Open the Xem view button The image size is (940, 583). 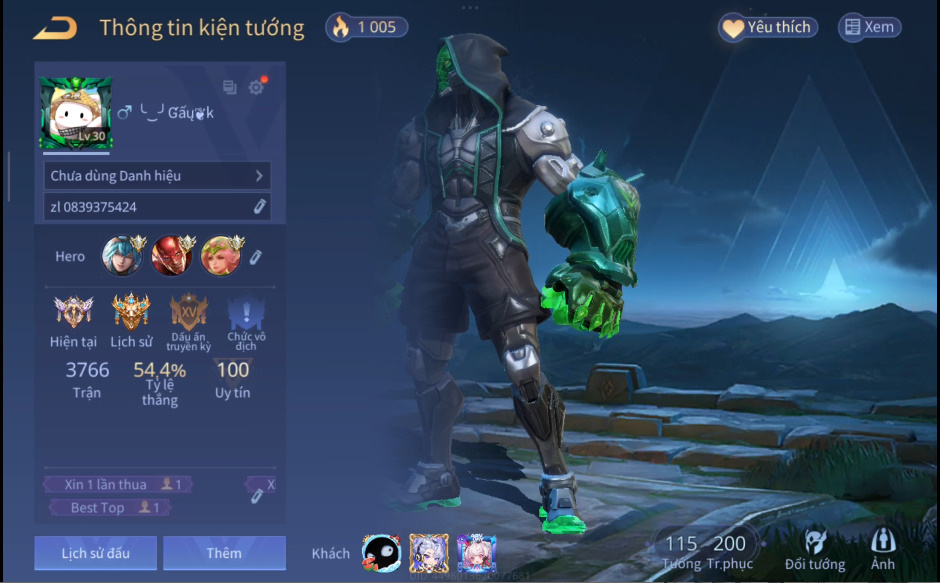pos(869,28)
